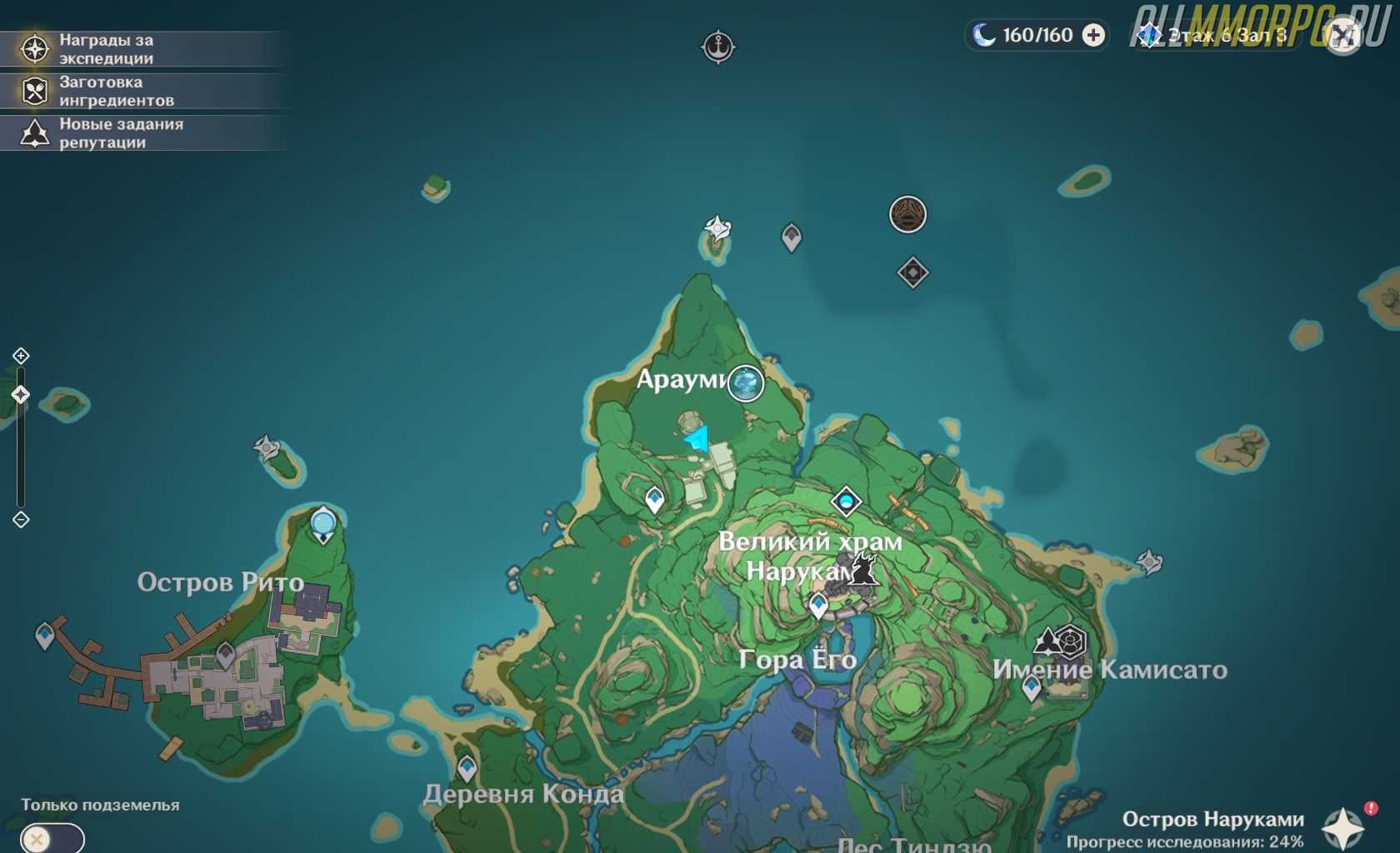
Task: Select the teleport waypoint near Деревня Конда
Action: pyautogui.click(x=467, y=767)
